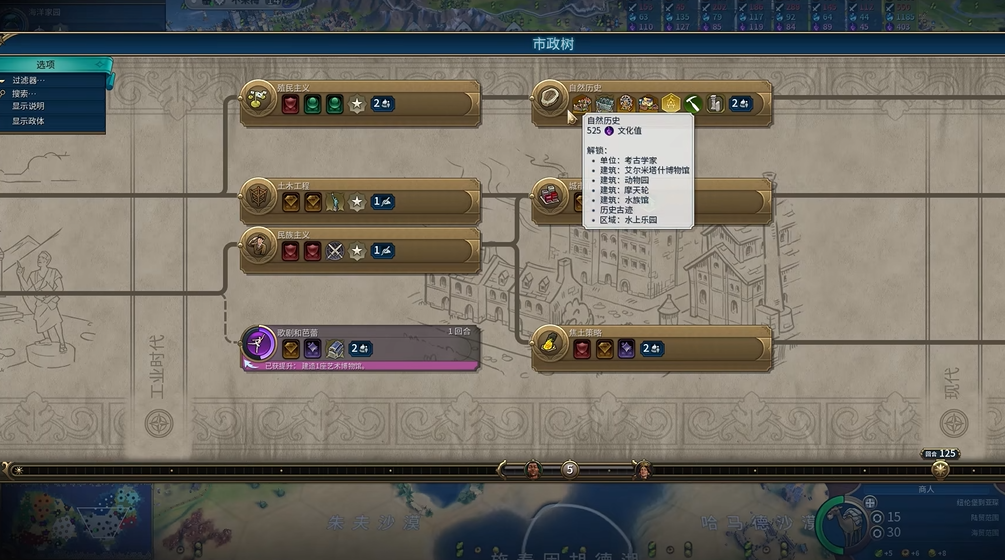This screenshot has width=1005, height=560.
Task: Open the 过滤器 filter option
Action: 29,80
